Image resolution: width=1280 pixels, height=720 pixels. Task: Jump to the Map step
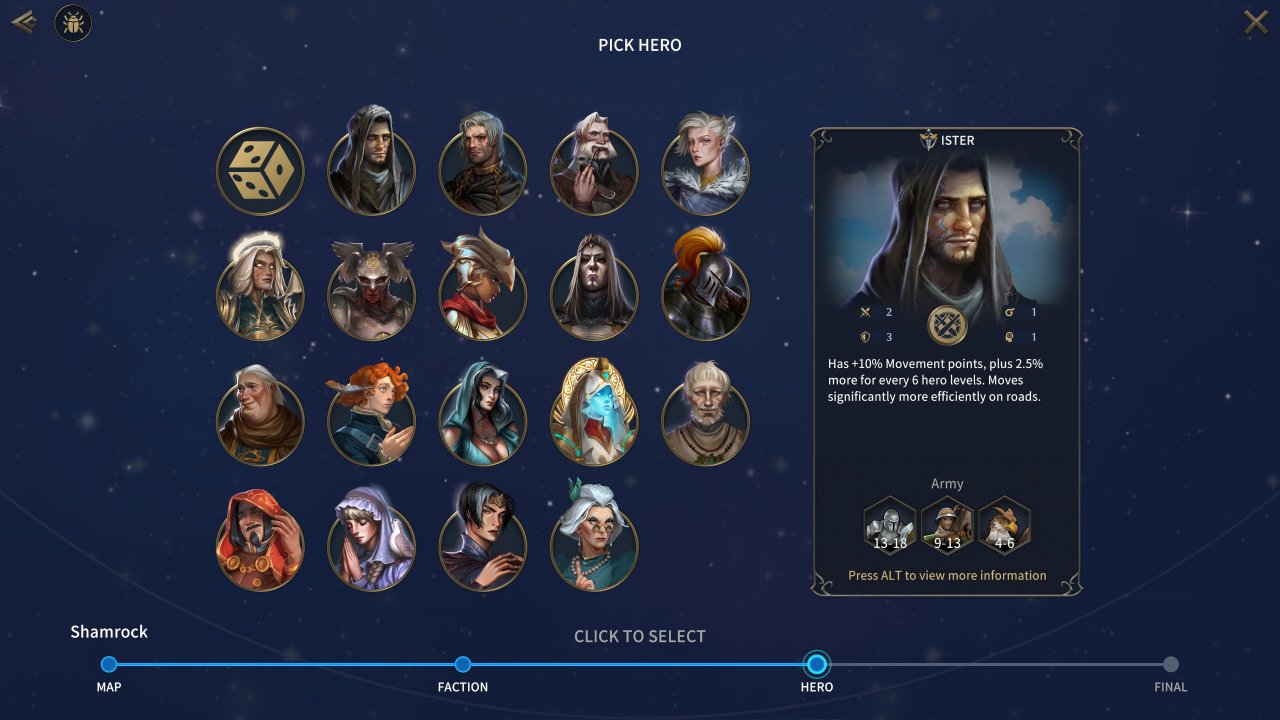(109, 665)
